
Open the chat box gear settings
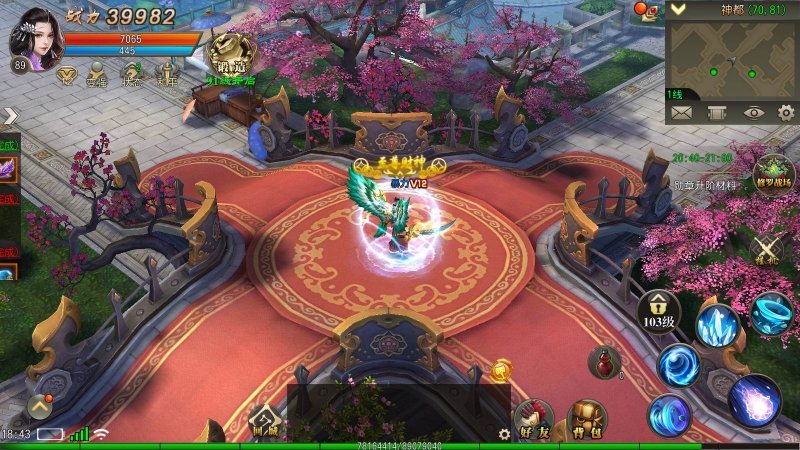pyautogui.click(x=504, y=434)
